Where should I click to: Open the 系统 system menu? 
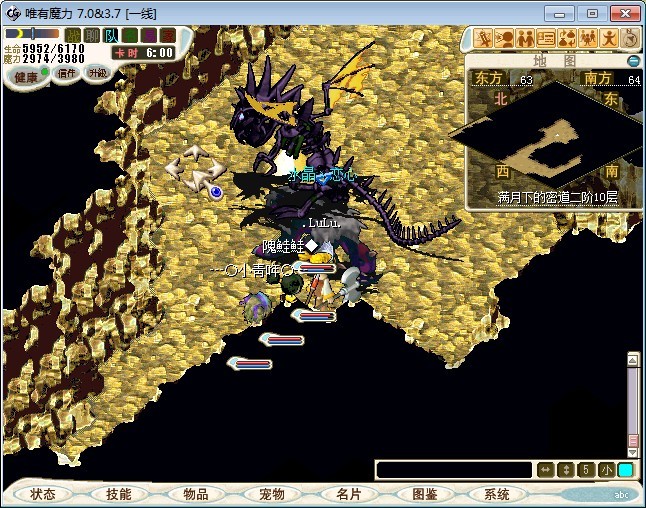tap(497, 494)
